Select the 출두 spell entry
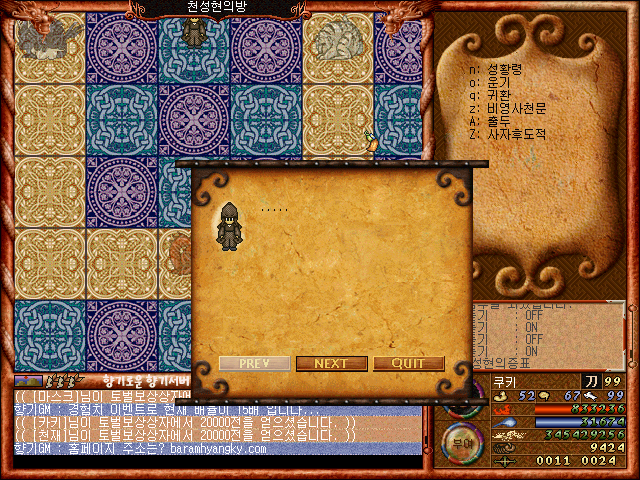Image resolution: width=640 pixels, height=480 pixels. pyautogui.click(x=497, y=121)
